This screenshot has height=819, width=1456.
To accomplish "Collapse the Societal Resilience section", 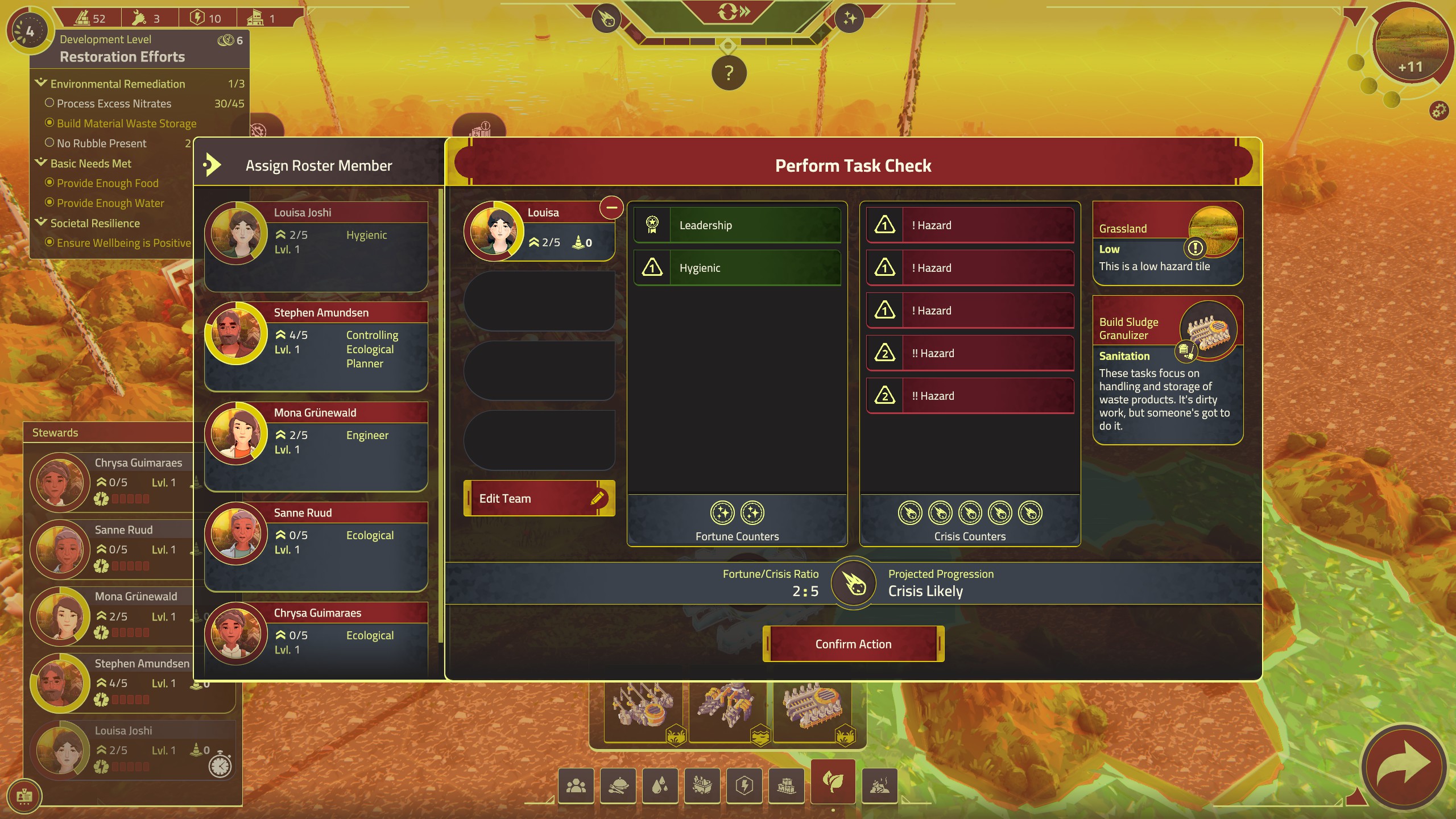I will coord(41,222).
